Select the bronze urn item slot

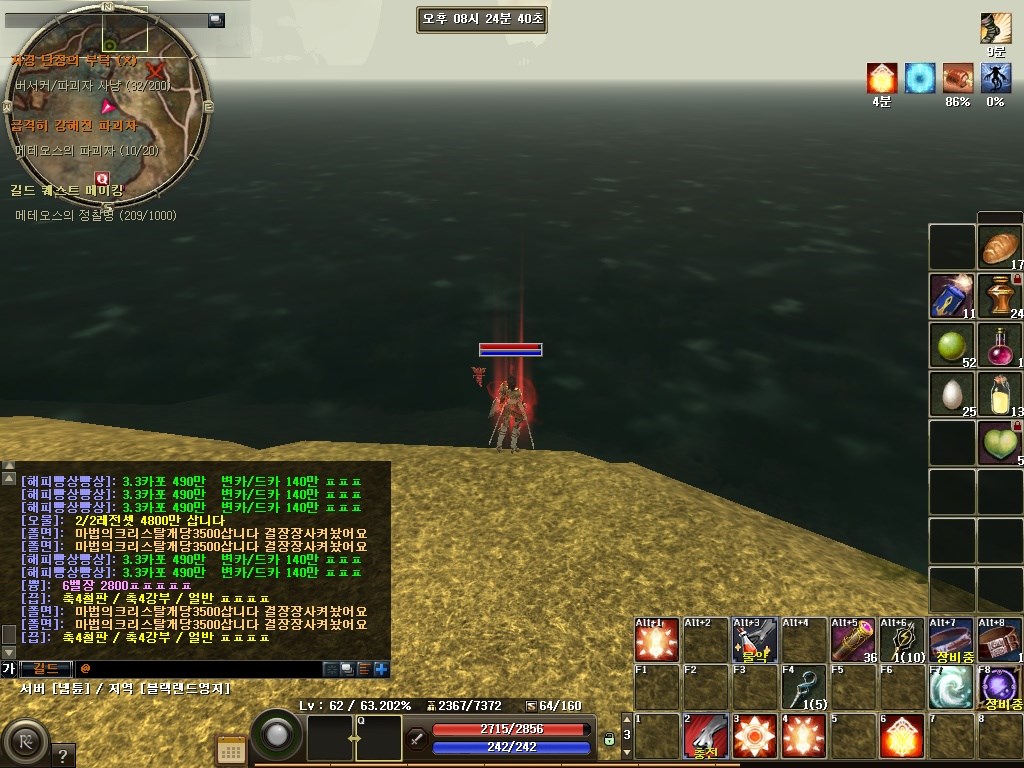tap(1000, 296)
